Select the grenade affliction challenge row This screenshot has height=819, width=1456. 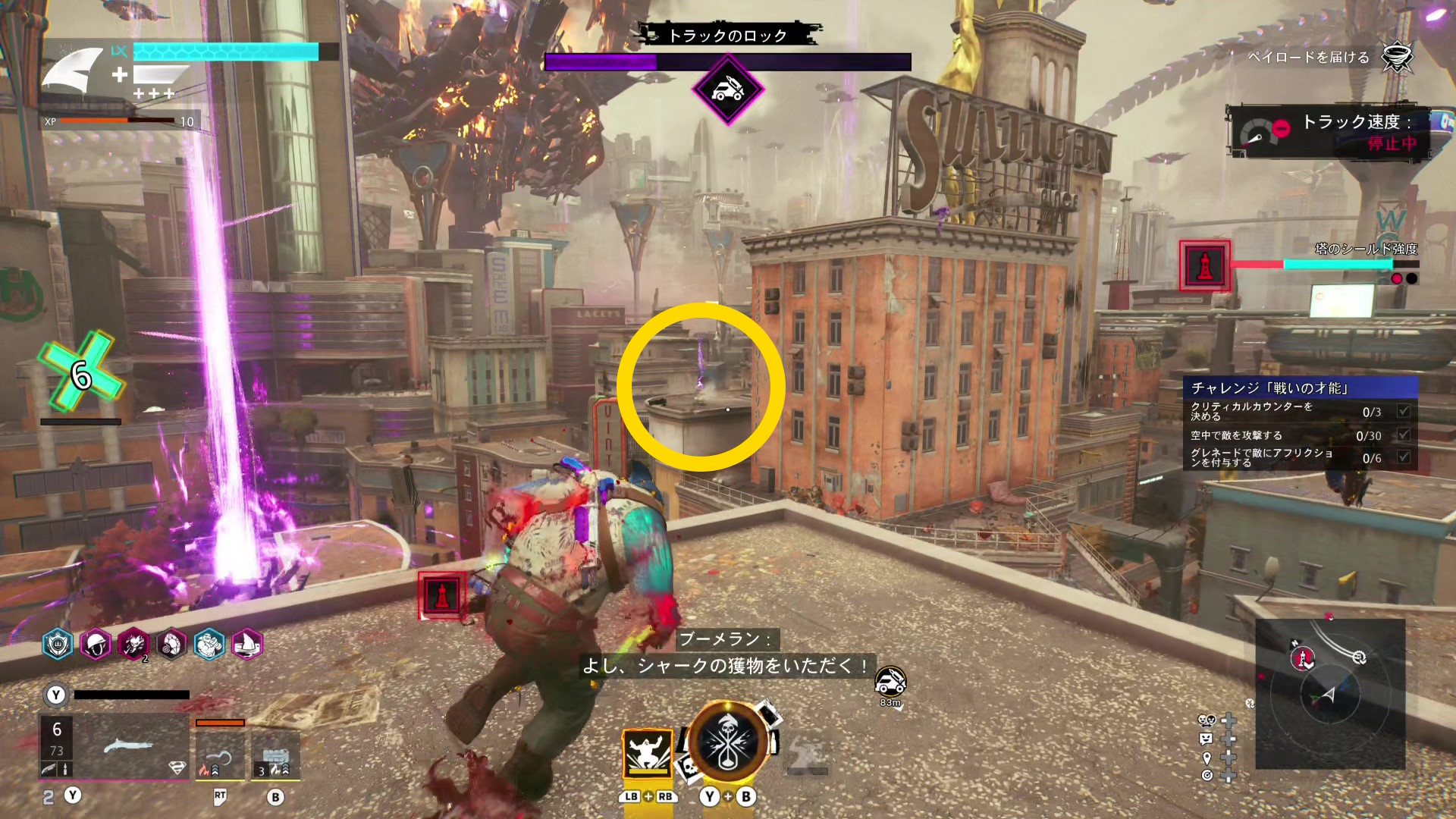coord(1300,457)
